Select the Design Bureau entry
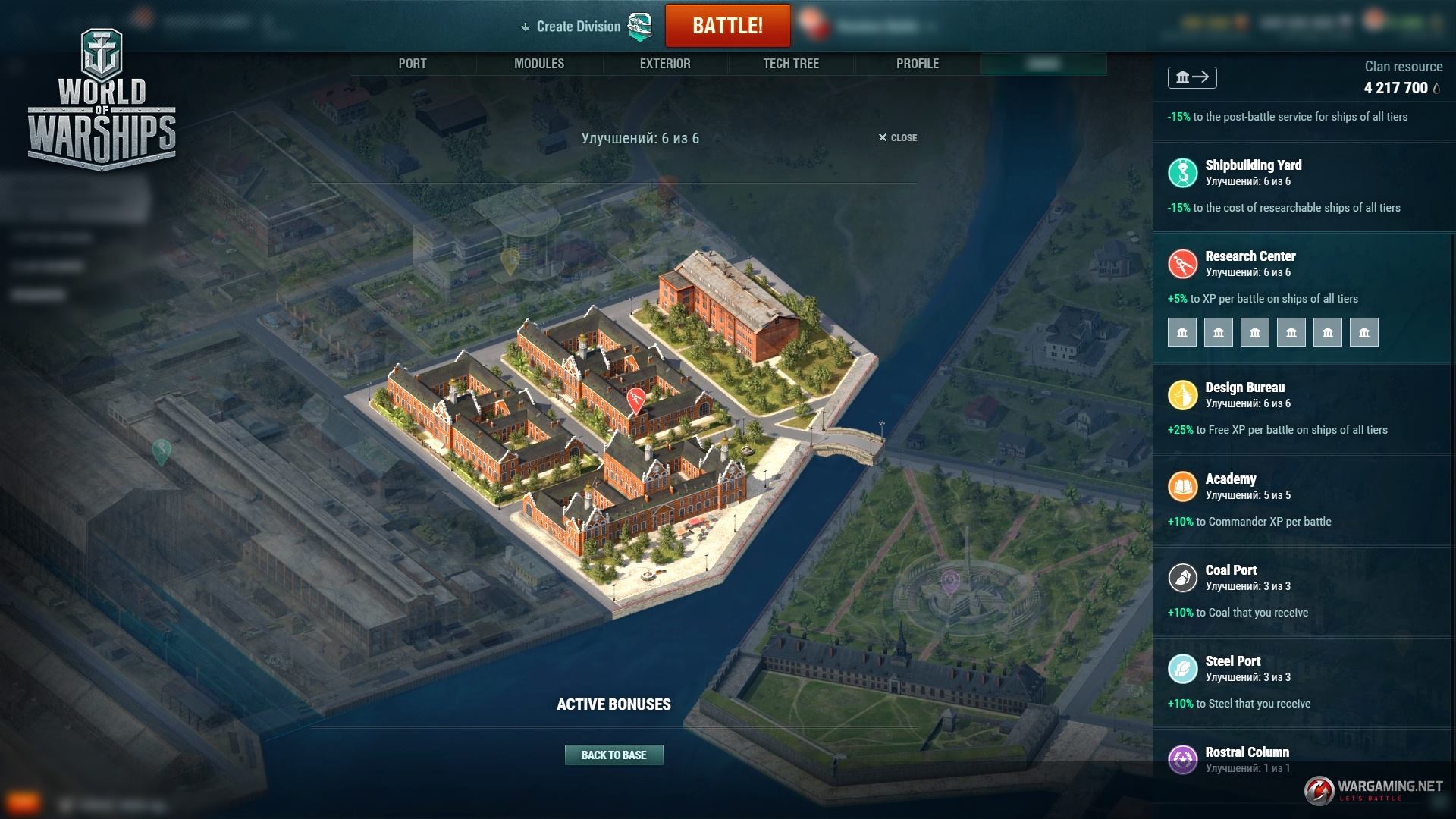 coord(1244,388)
